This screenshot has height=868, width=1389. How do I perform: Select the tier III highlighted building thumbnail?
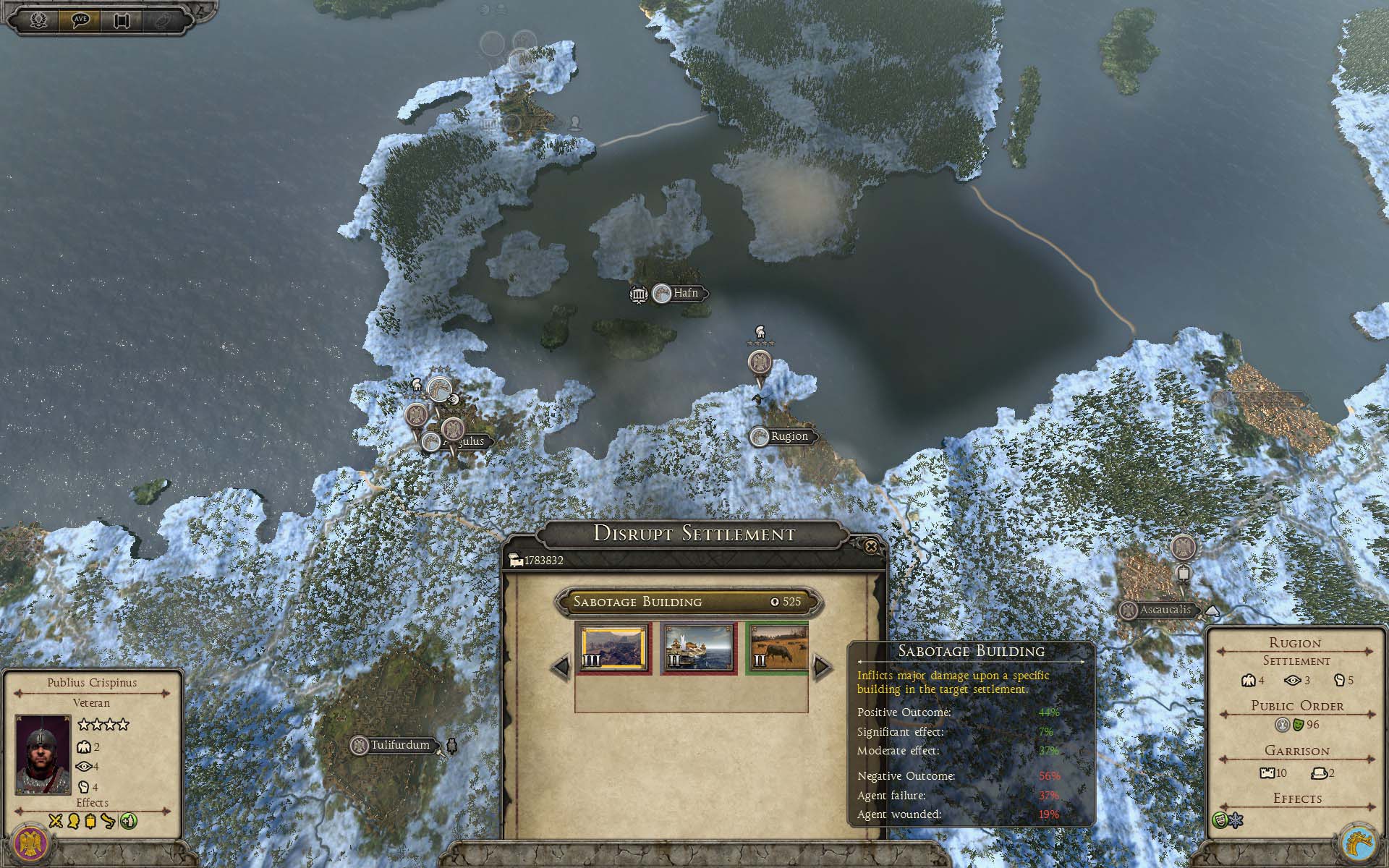point(613,648)
